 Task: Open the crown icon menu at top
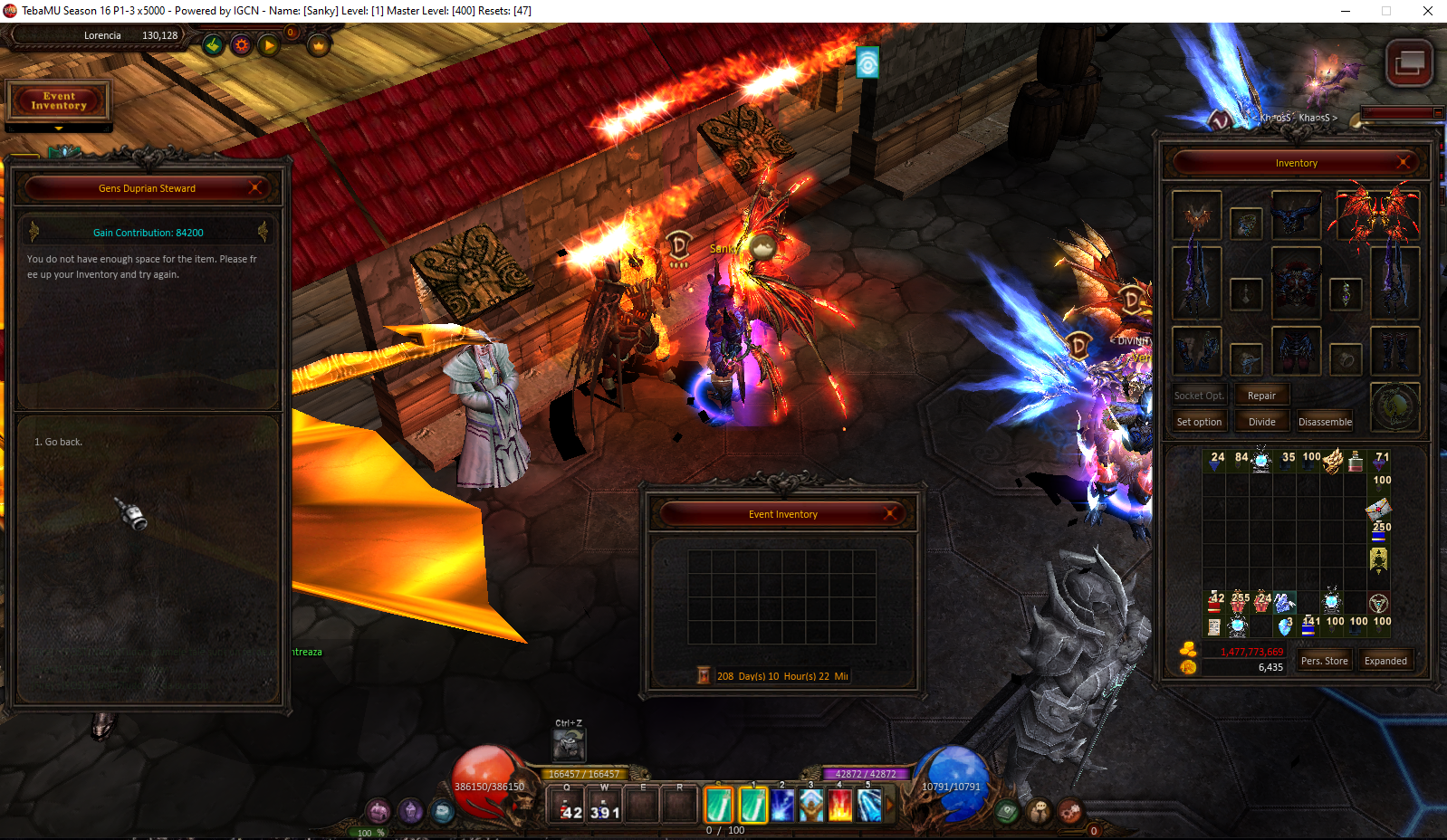[x=319, y=44]
